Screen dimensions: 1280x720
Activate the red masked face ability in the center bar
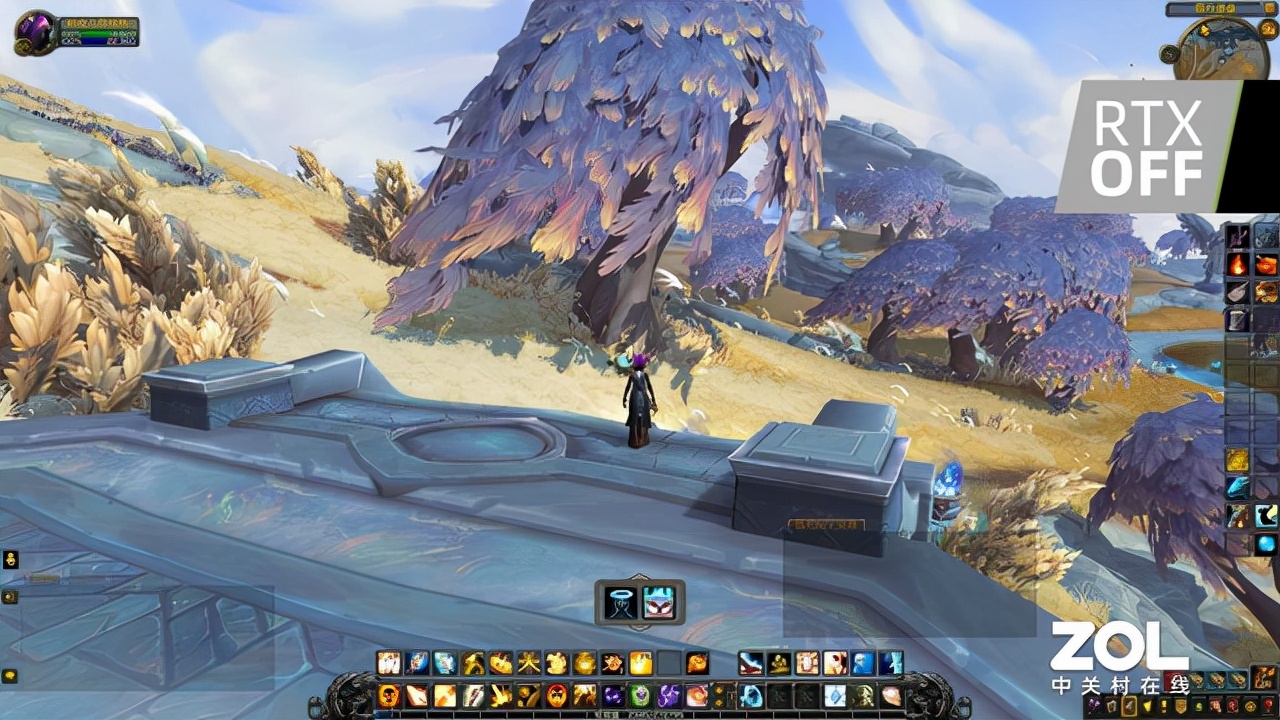point(658,602)
